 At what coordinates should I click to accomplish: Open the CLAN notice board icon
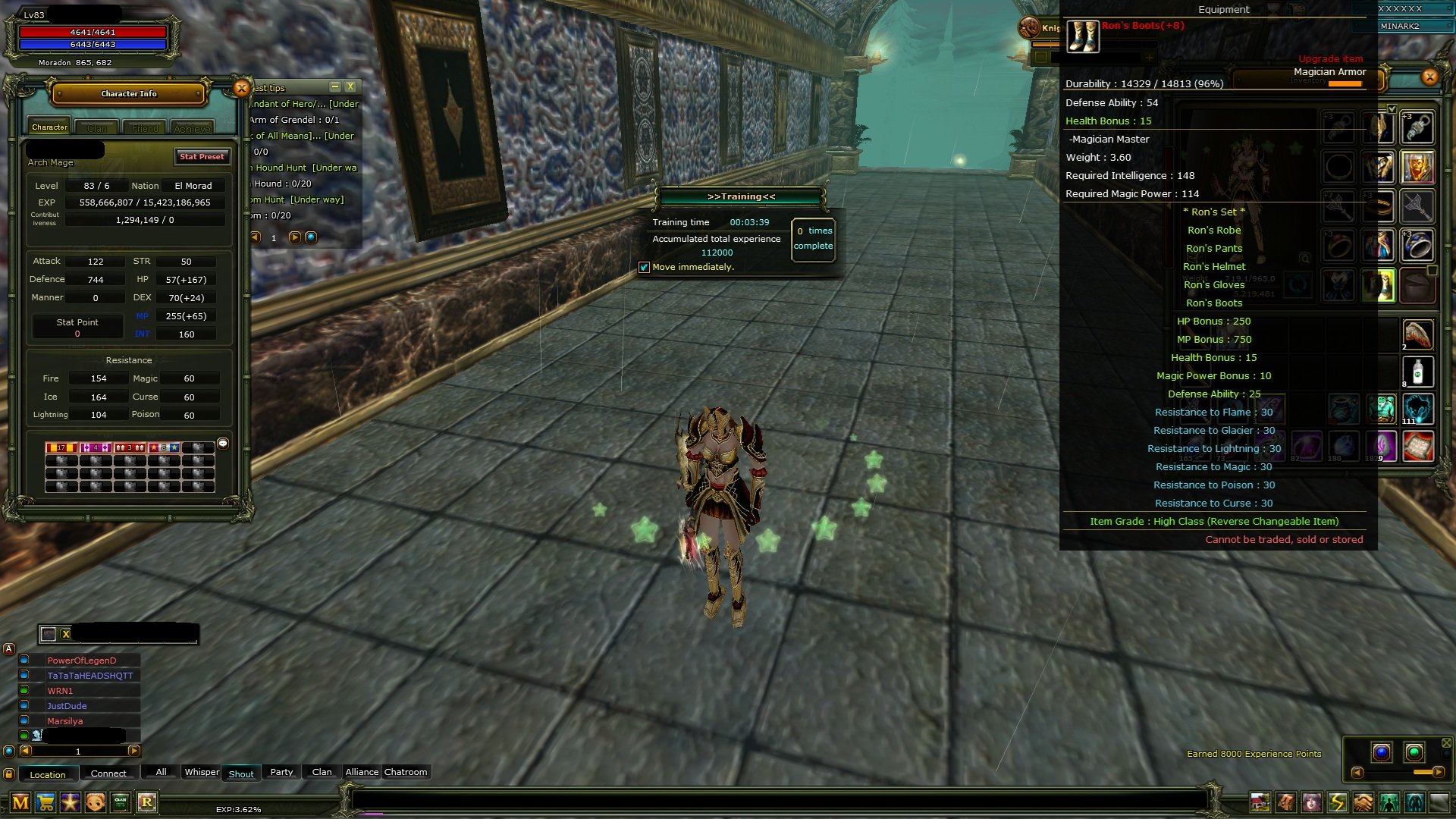pyautogui.click(x=119, y=802)
